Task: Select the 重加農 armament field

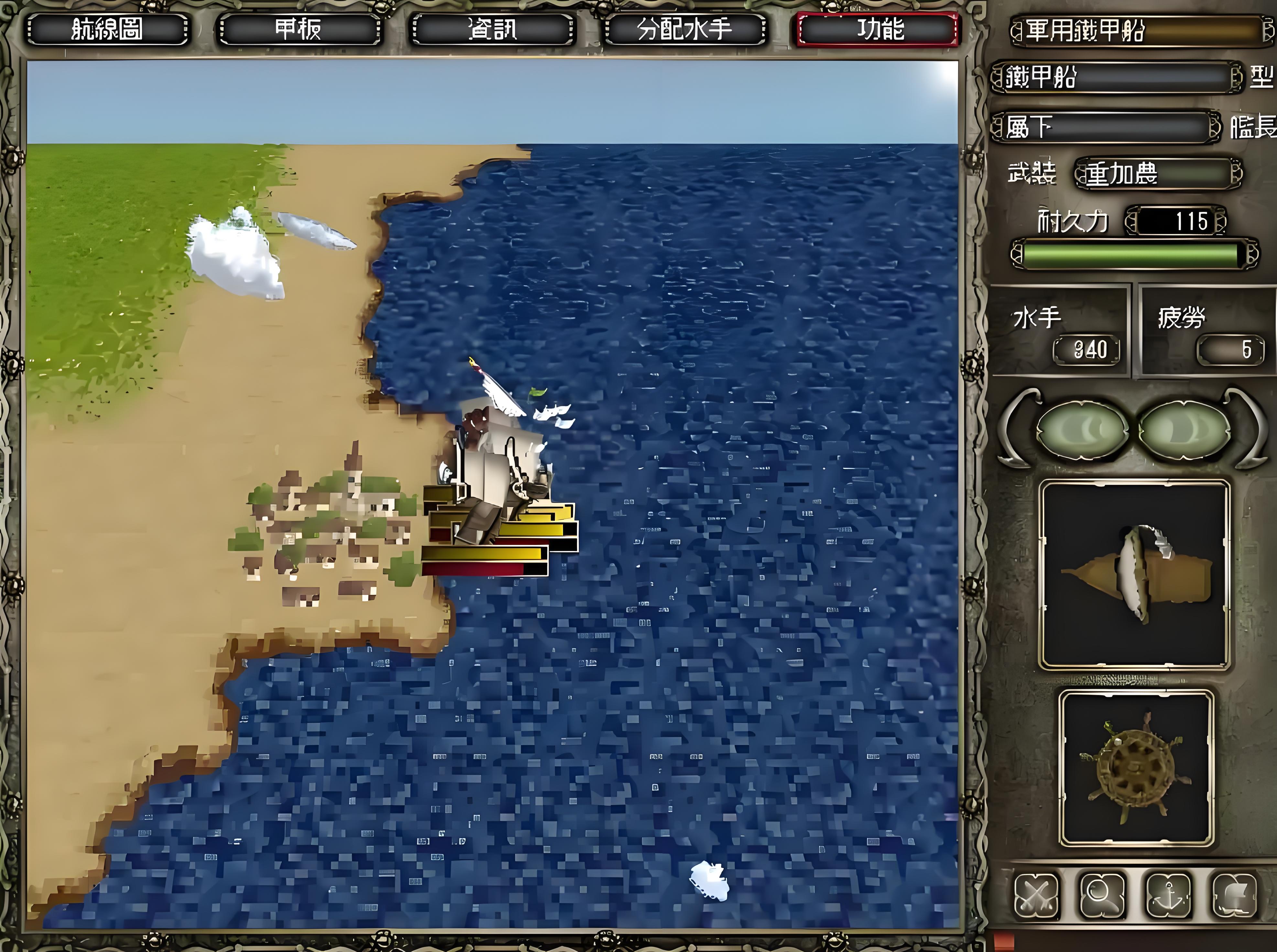Action: [x=1158, y=173]
